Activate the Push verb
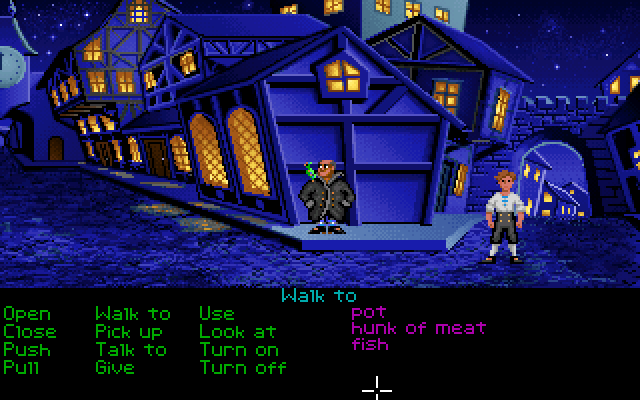640x400 pixels. point(26,349)
